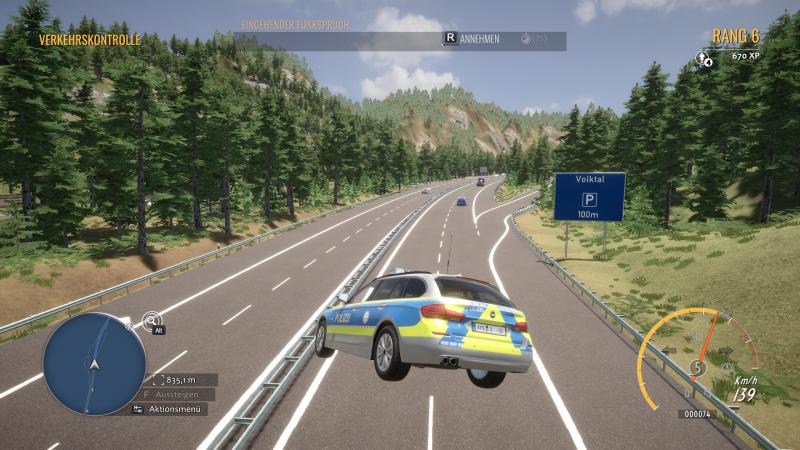Select the Verkehrskontrolle objective label

coord(90,40)
